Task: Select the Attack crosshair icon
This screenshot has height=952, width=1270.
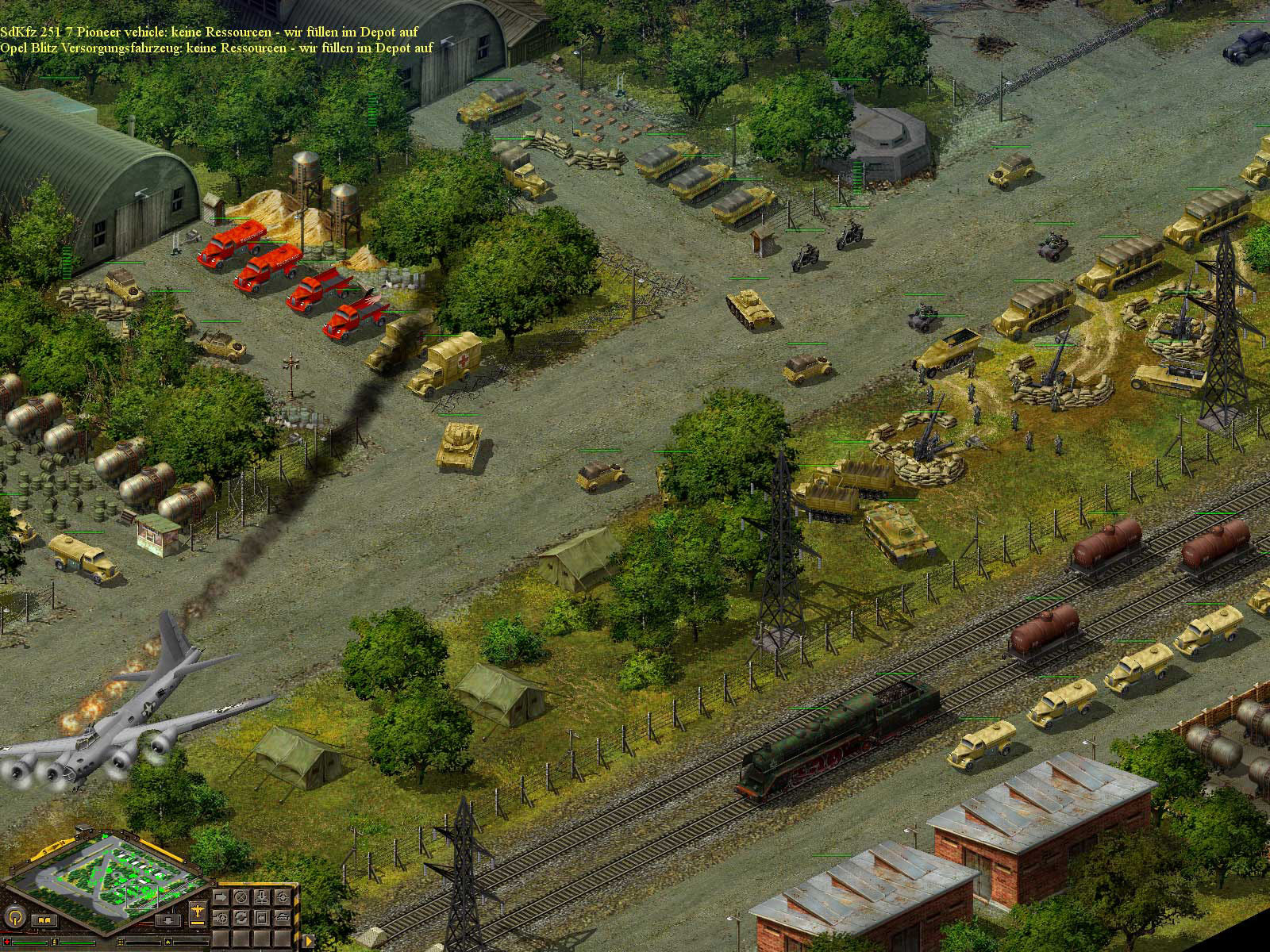Action: coord(283,897)
